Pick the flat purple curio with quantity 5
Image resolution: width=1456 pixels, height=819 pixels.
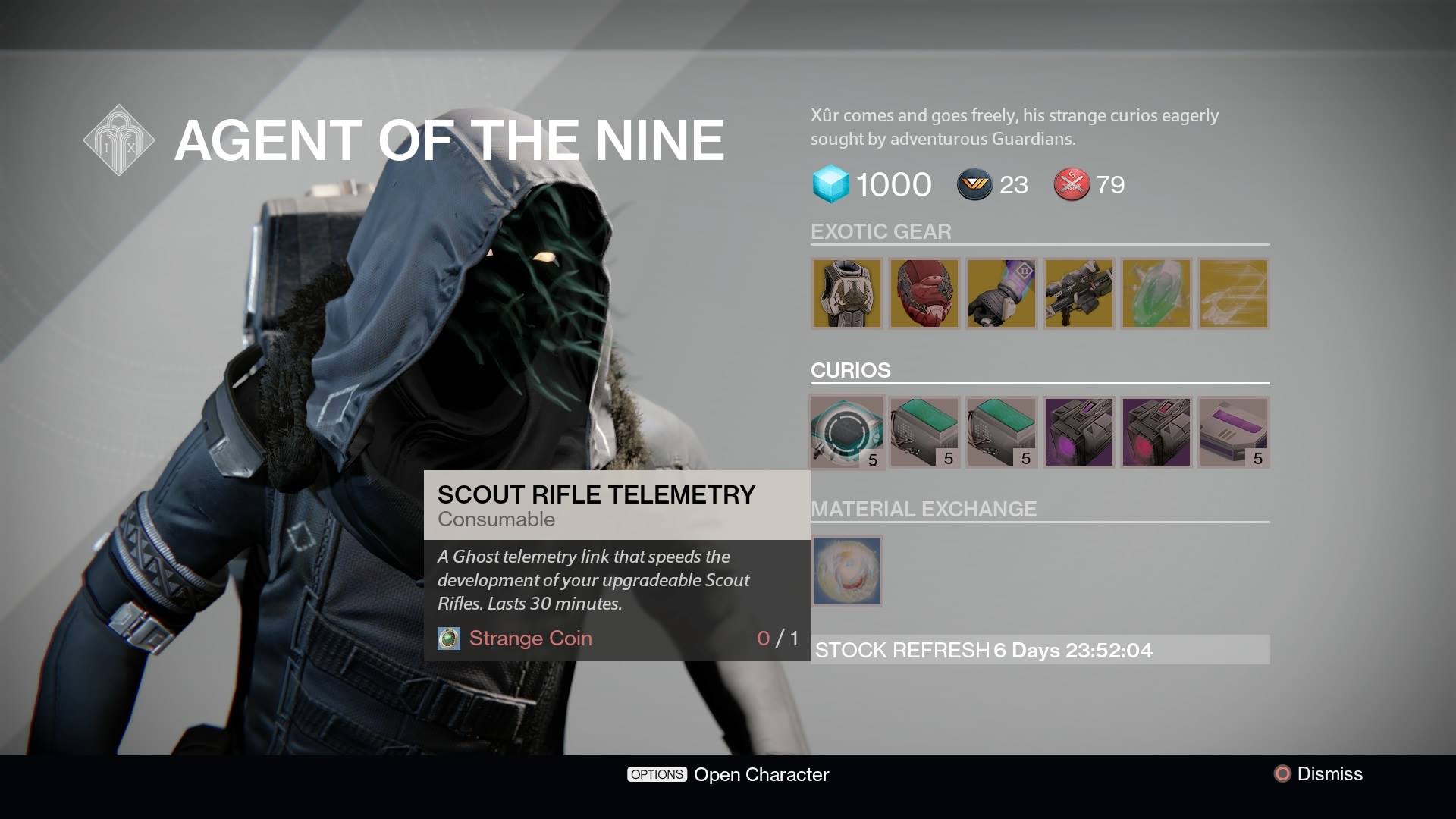pos(1233,432)
